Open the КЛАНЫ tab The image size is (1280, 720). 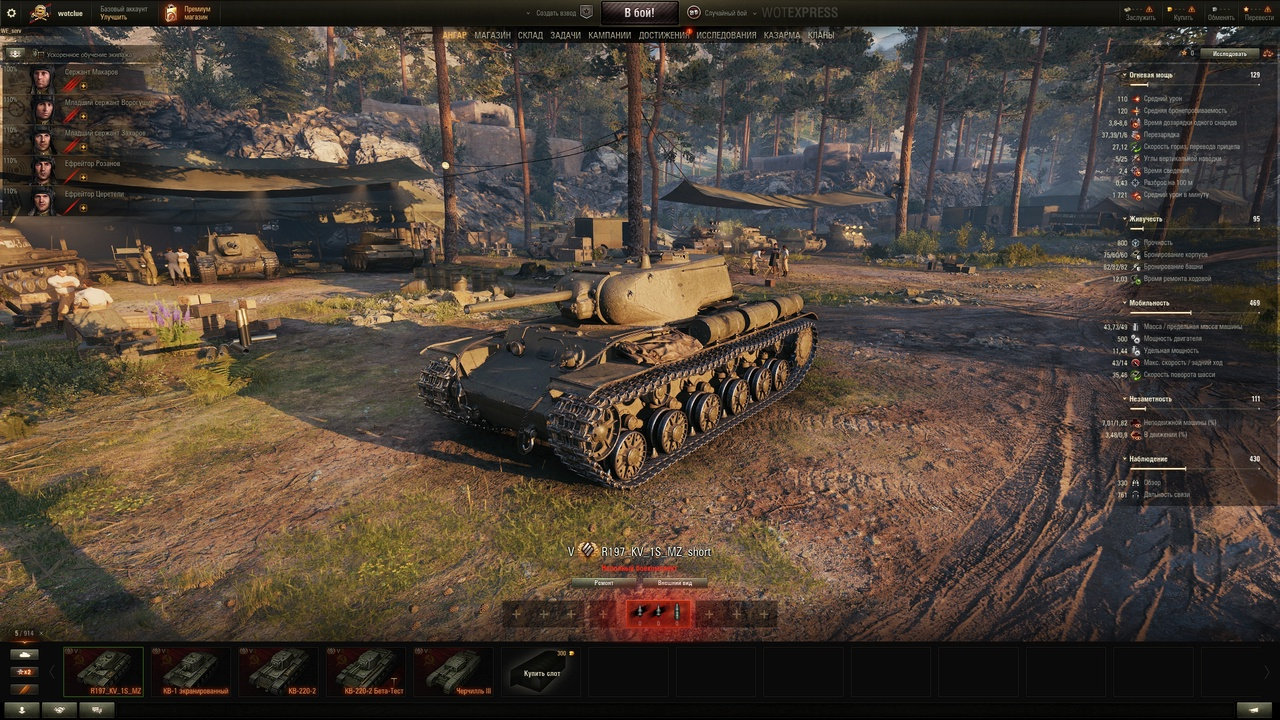tap(821, 36)
